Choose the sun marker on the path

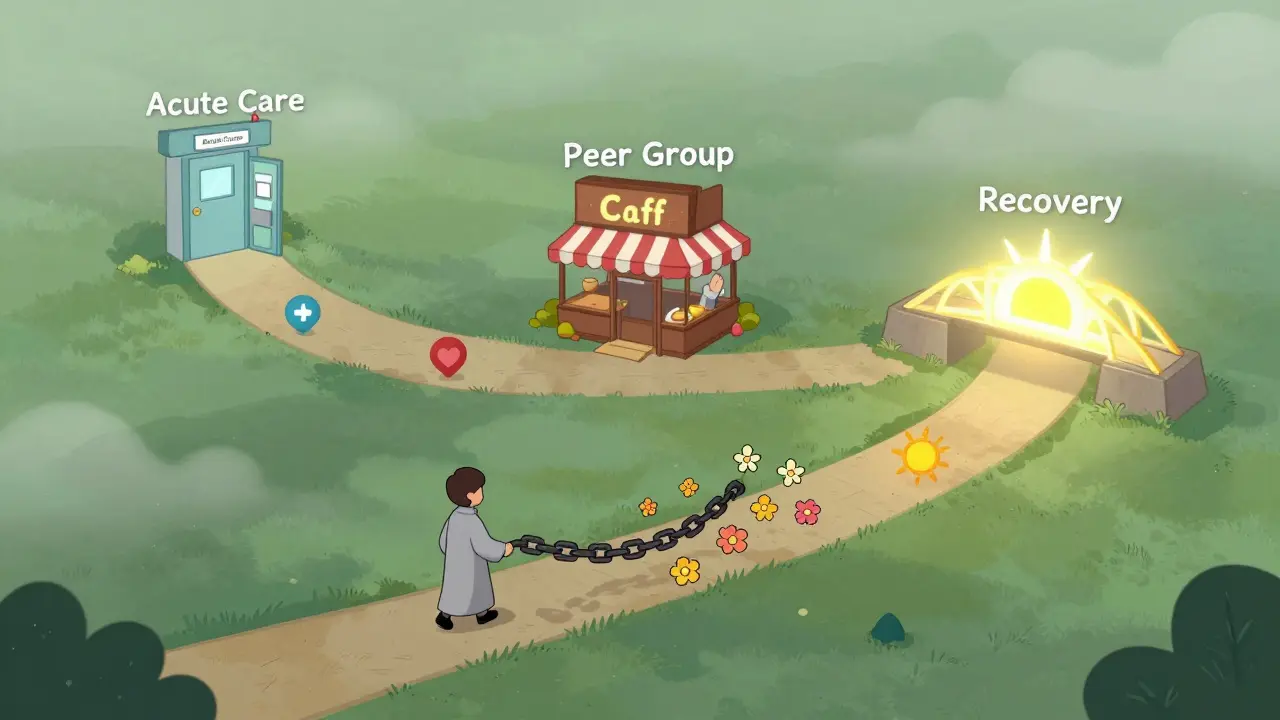(920, 456)
